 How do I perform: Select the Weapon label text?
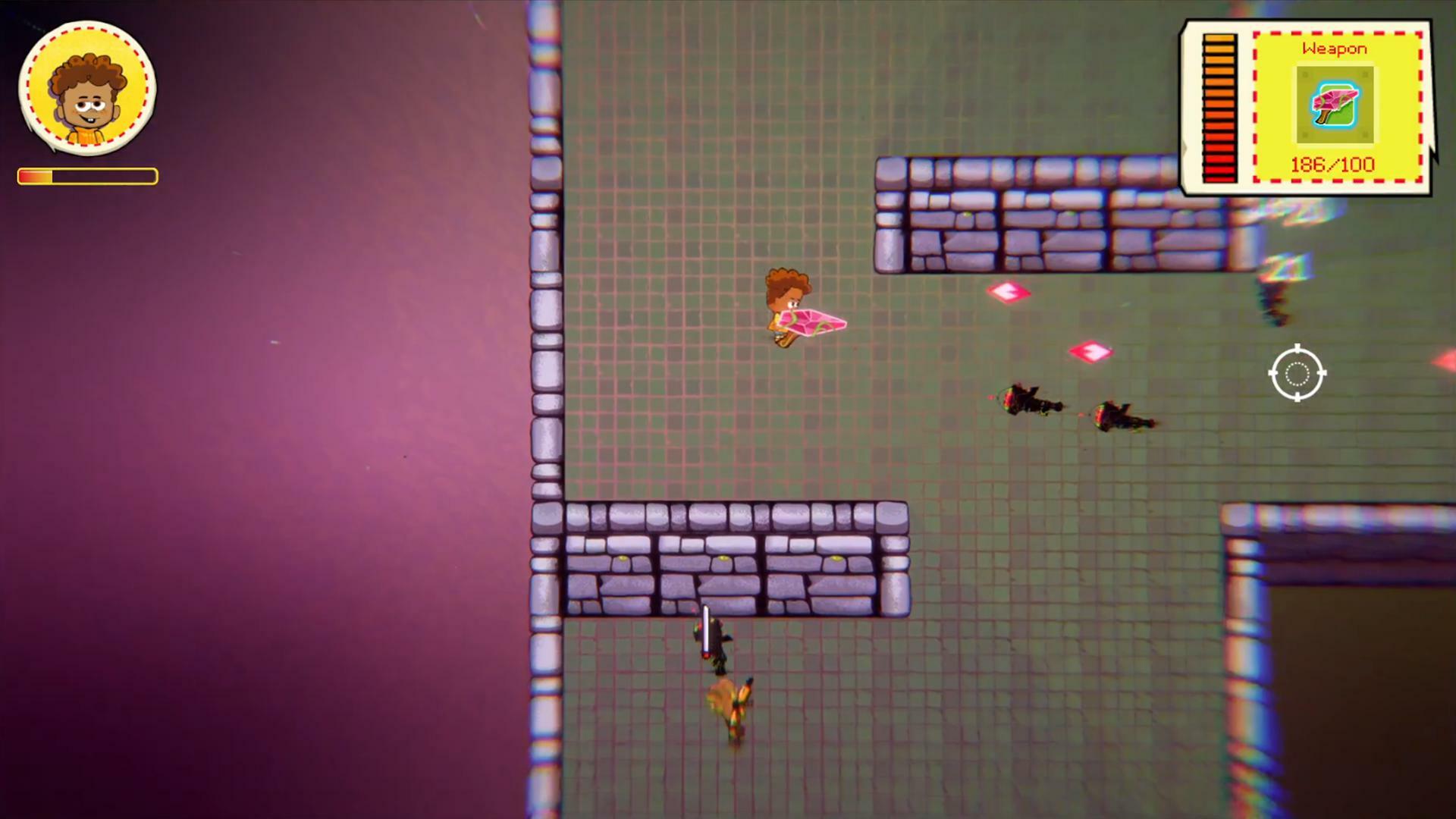(x=1335, y=48)
